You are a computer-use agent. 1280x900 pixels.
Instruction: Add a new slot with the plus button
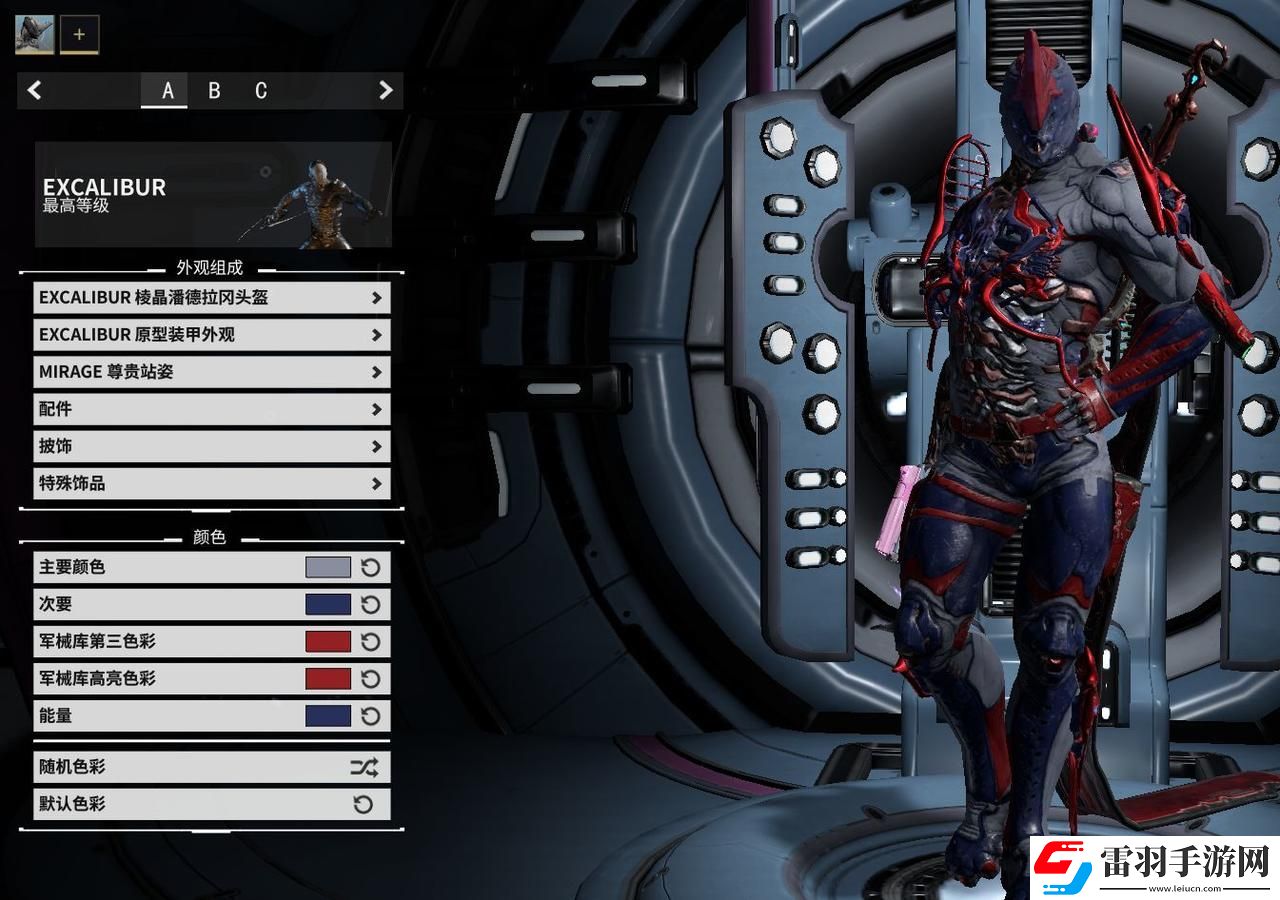pos(79,34)
